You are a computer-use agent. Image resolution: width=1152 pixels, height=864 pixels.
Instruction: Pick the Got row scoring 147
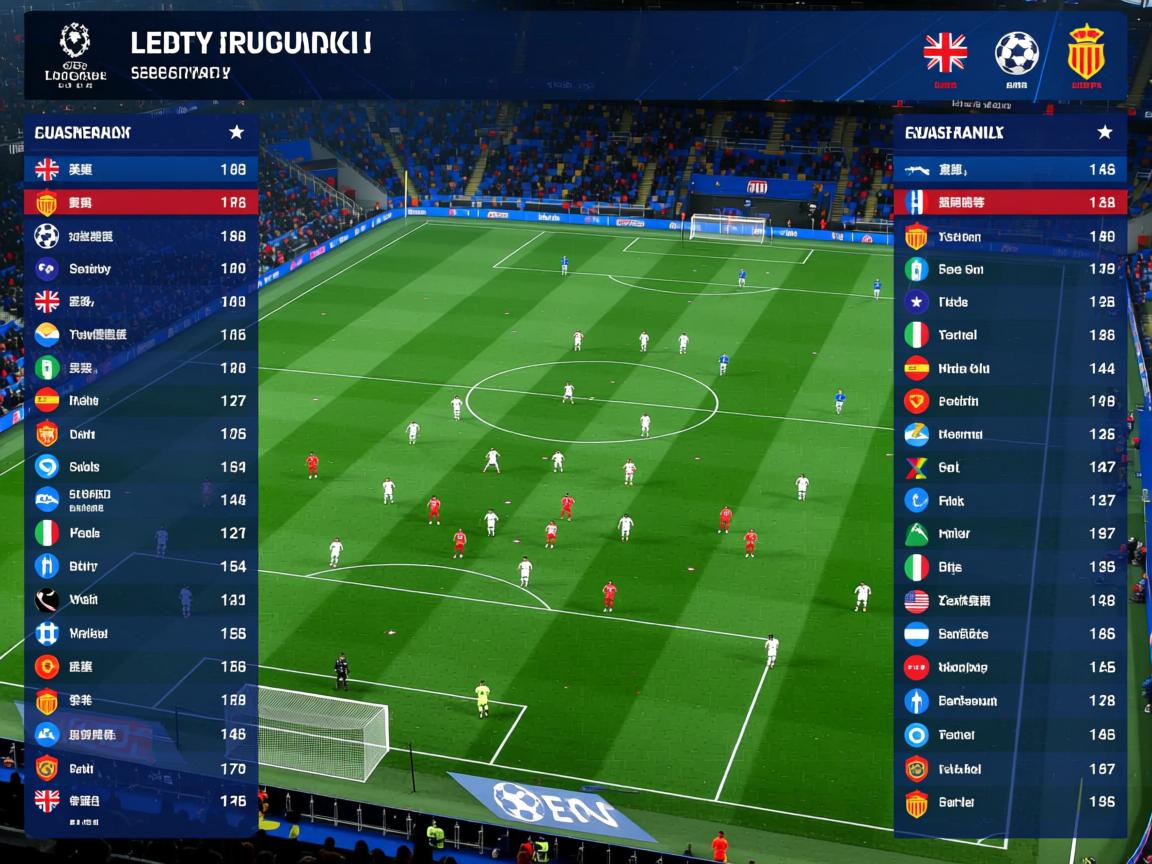pos(1010,467)
